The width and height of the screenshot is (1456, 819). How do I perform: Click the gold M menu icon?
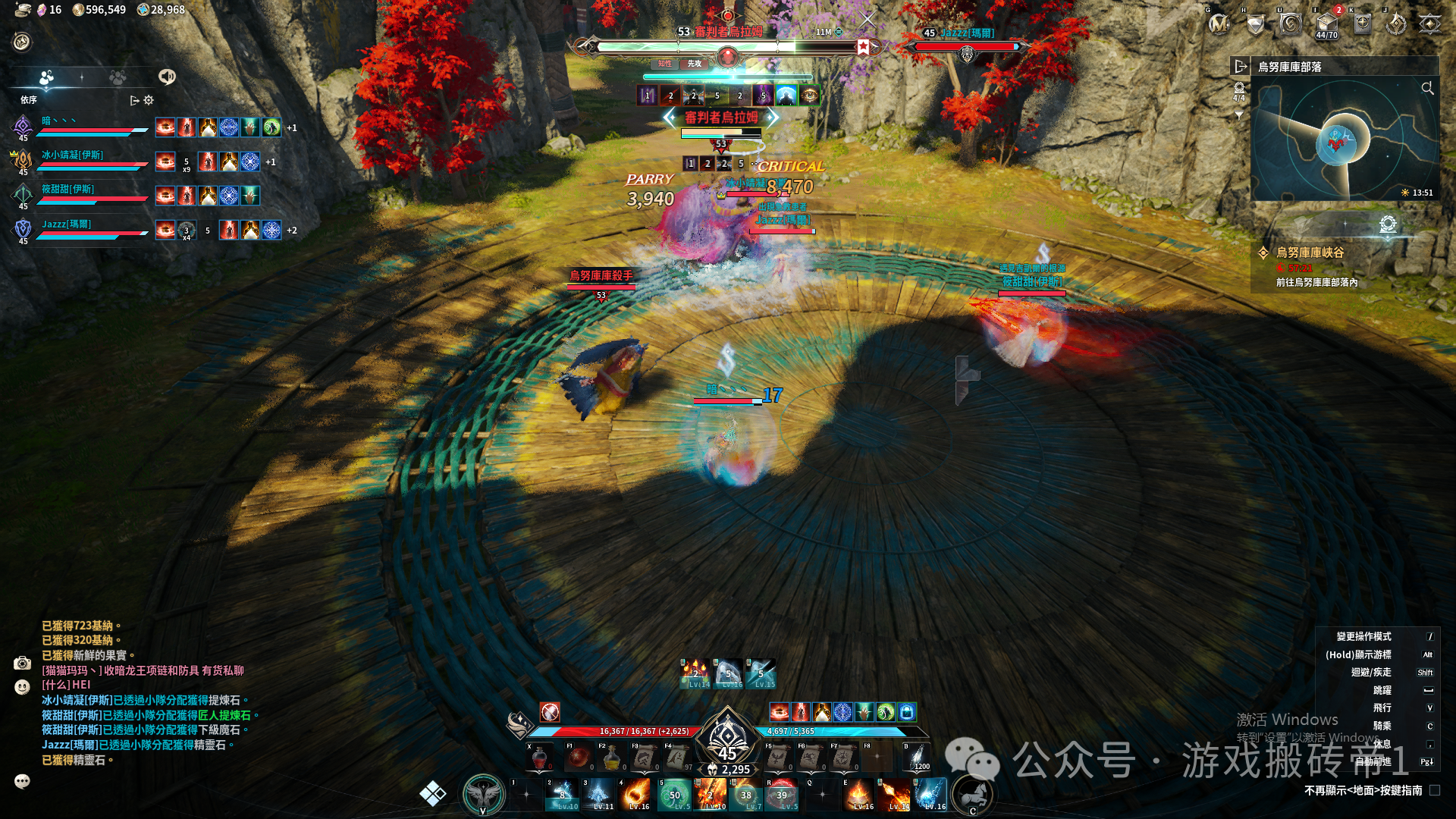(x=1219, y=24)
